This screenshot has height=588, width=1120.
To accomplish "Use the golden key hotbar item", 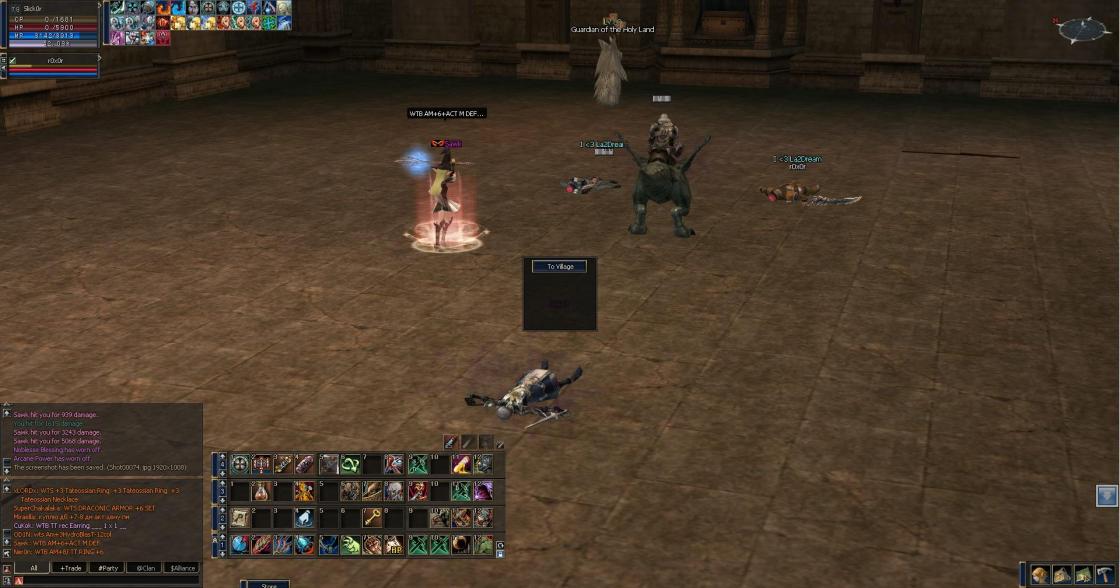I will 371,518.
